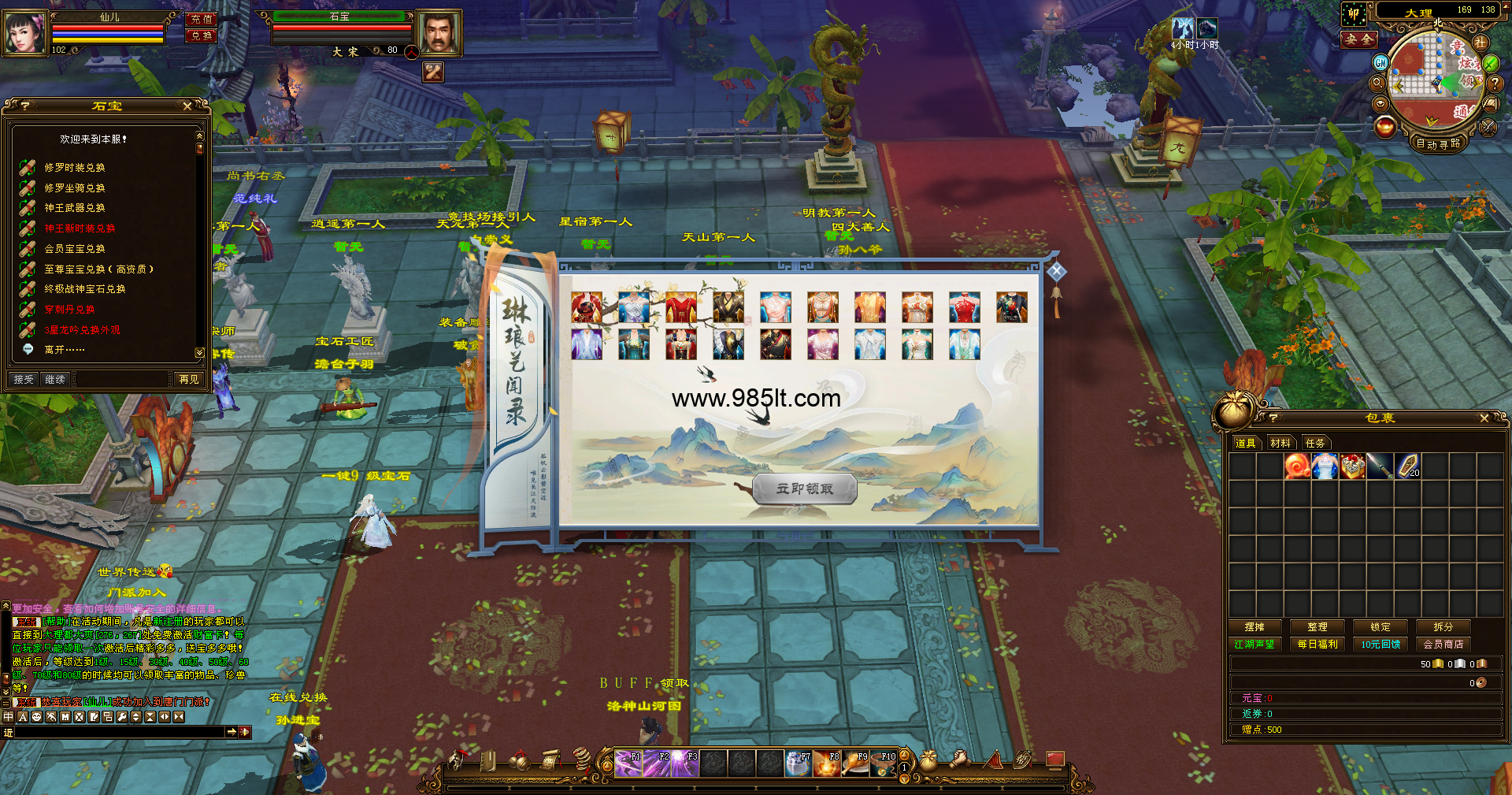1512x795 pixels.
Task: Open 每日福利 daily benefits
Action: (1317, 645)
